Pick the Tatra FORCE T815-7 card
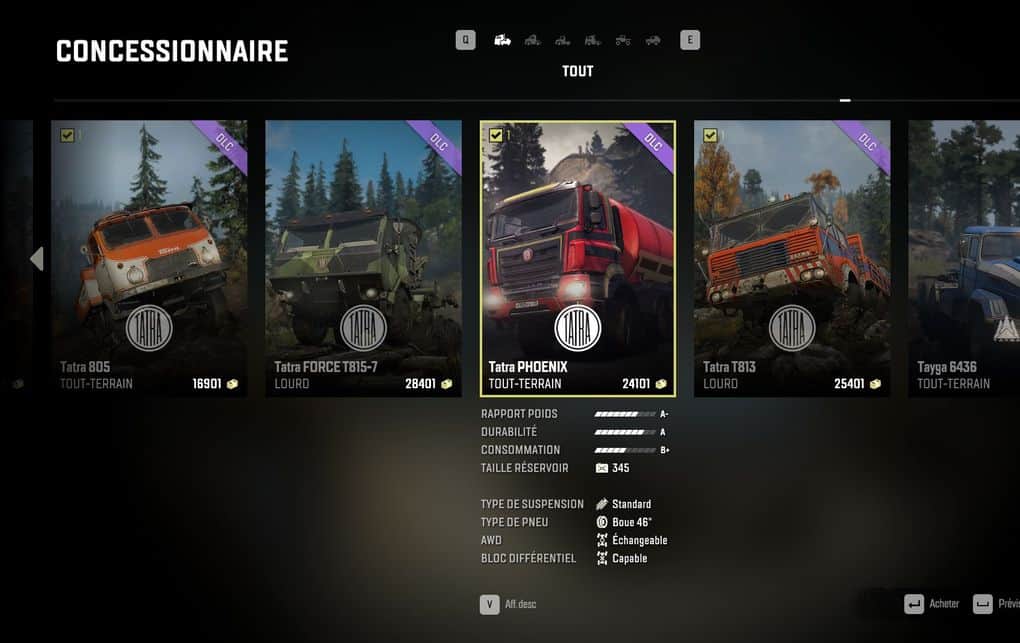Viewport: 1020px width, 643px height. (363, 258)
